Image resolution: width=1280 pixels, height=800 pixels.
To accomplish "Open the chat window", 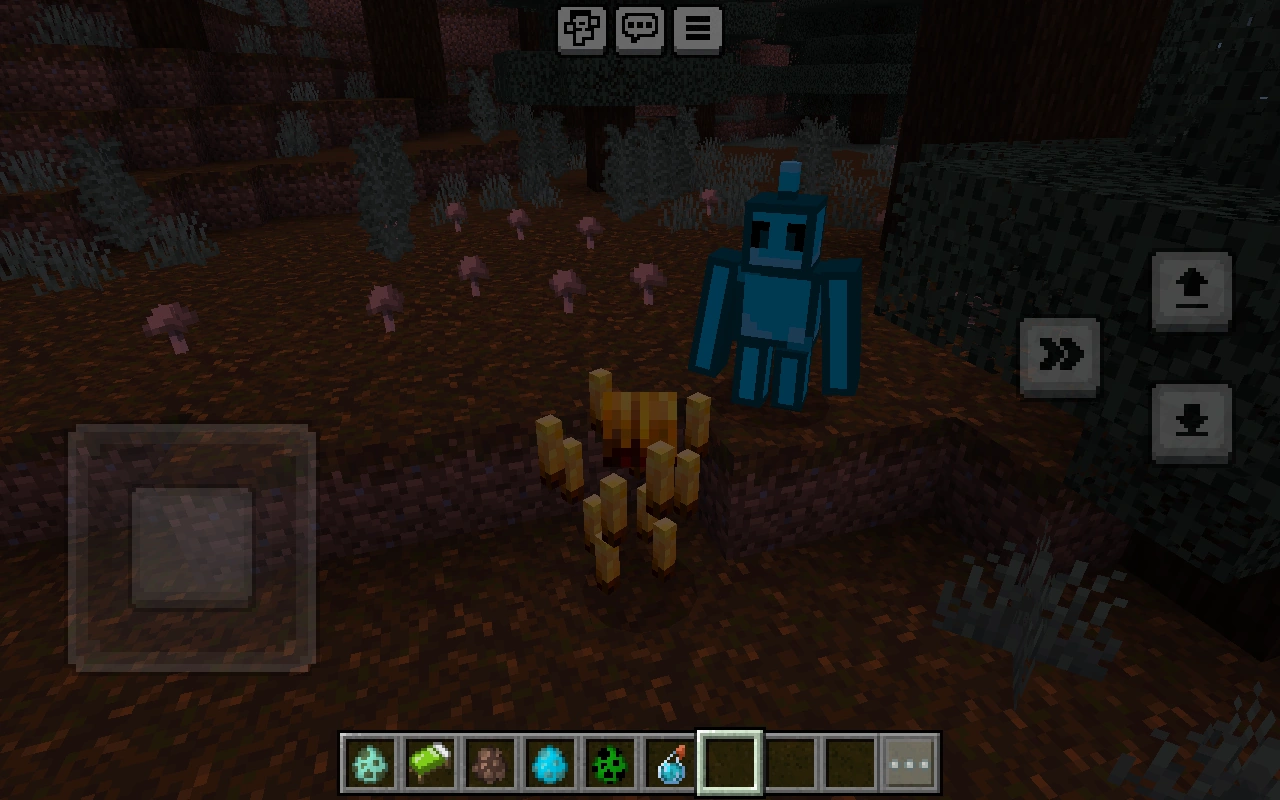I will pos(639,29).
